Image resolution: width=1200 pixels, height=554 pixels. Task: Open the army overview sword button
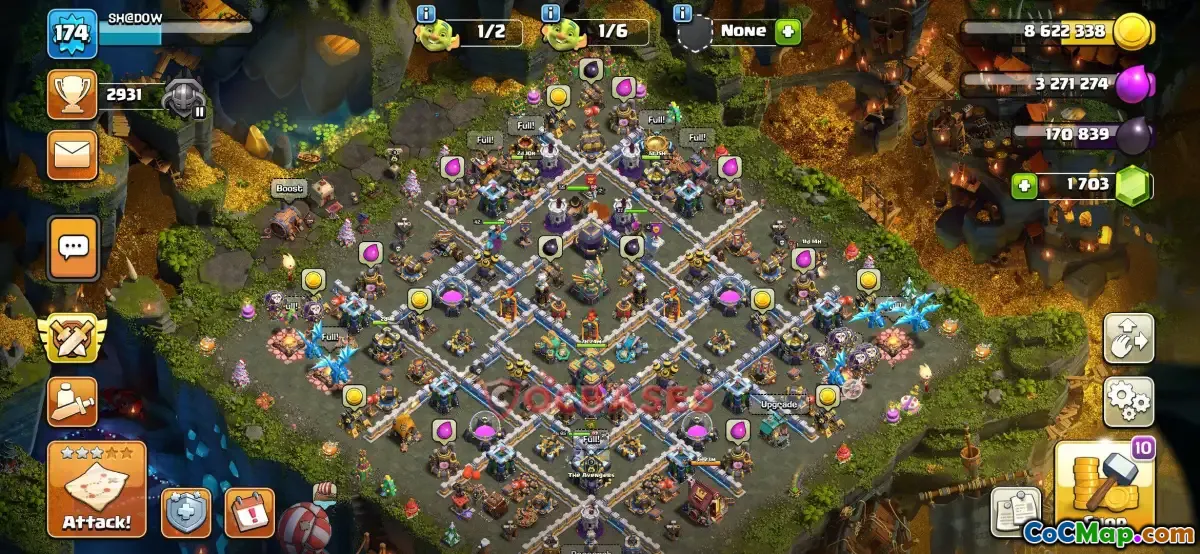tap(73, 401)
